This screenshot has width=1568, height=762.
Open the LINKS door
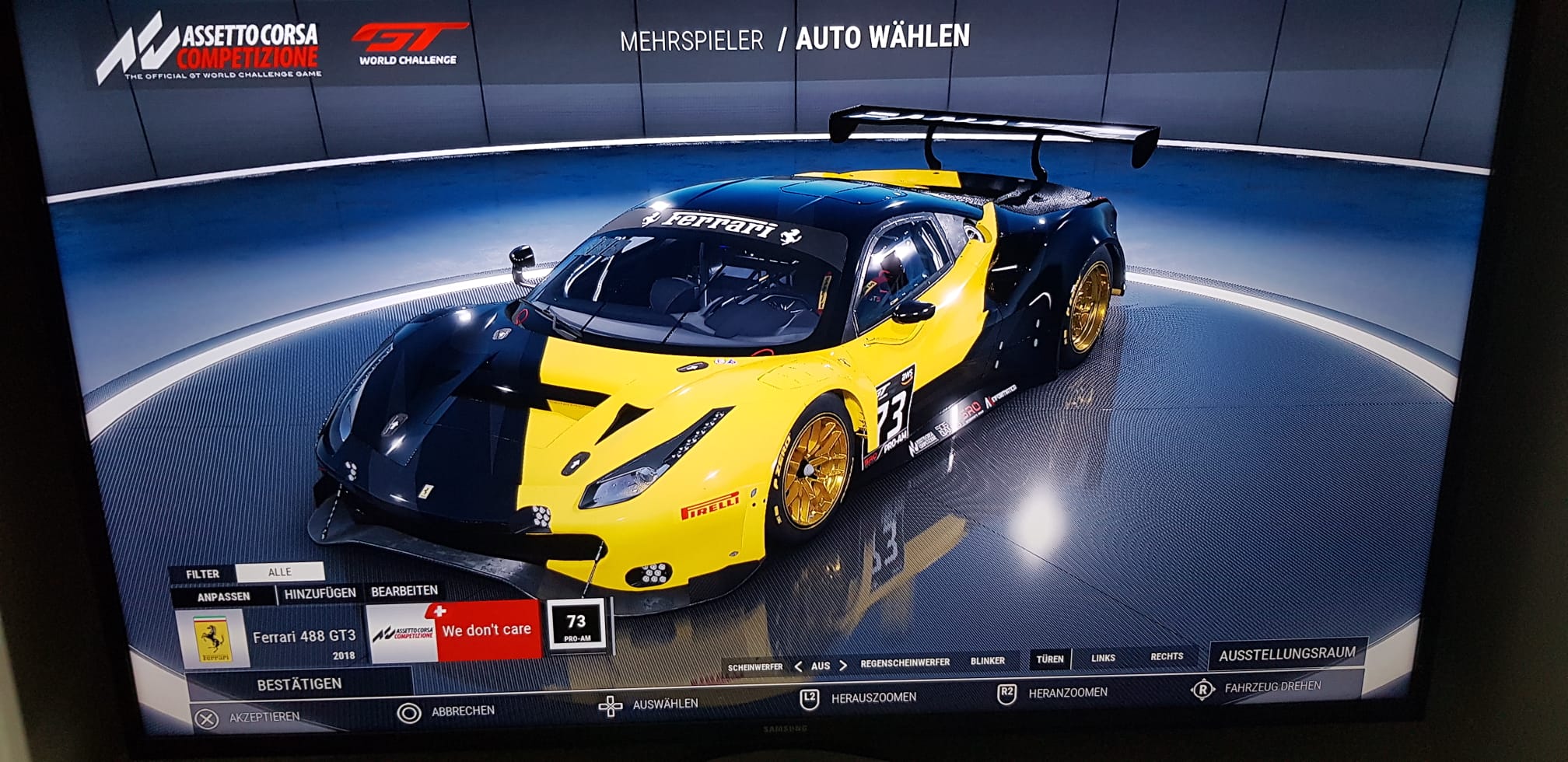point(1103,658)
